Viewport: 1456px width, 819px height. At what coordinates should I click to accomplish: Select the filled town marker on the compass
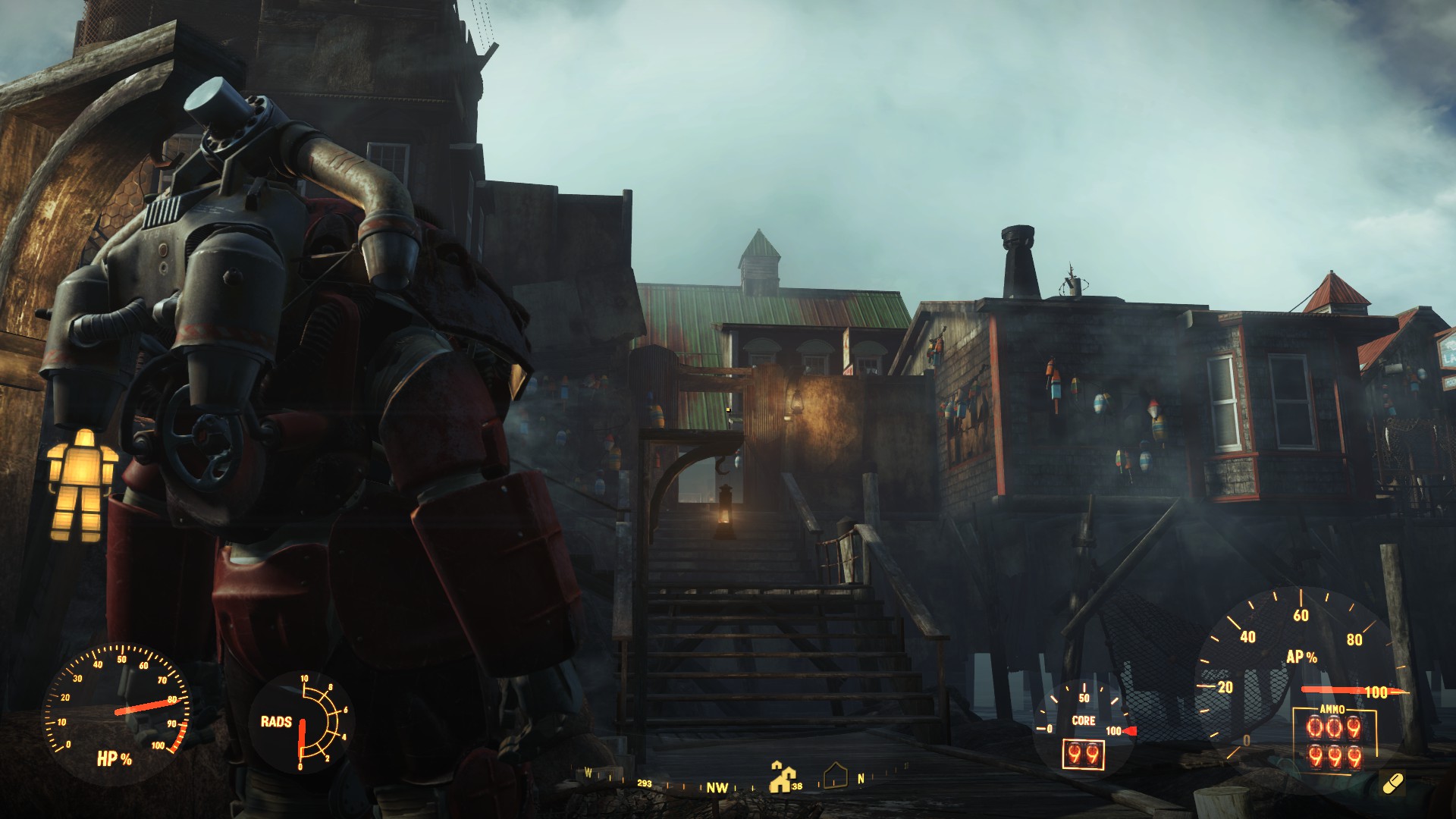781,776
